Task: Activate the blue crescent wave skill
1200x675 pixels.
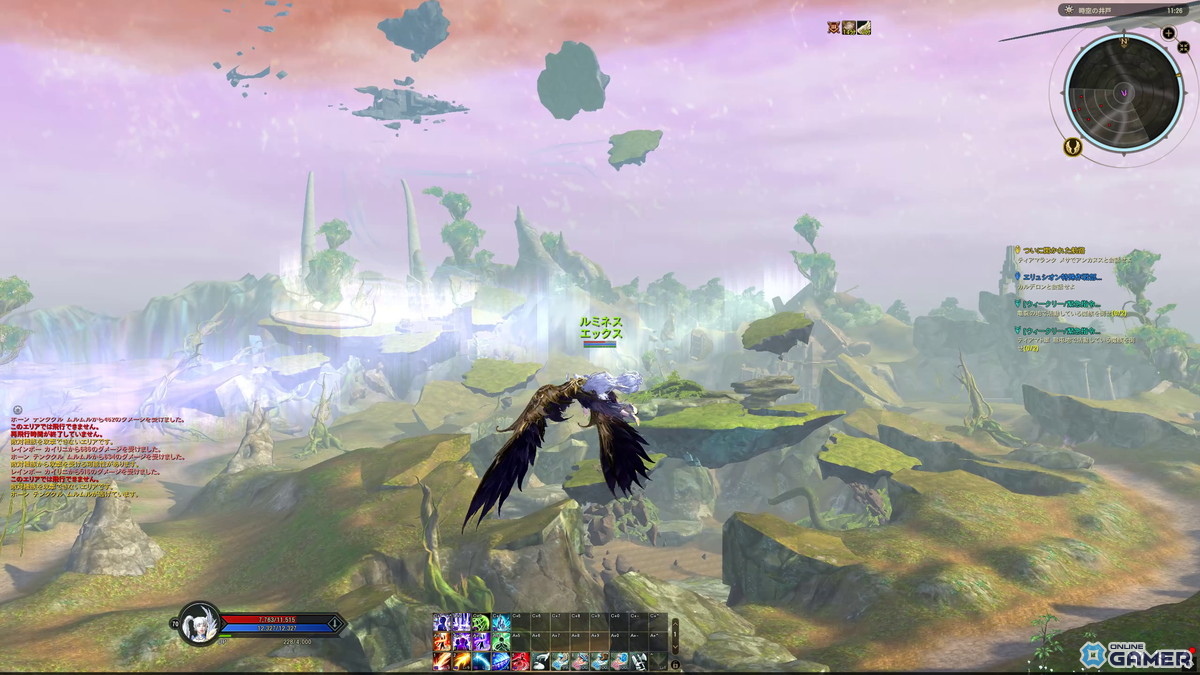Action: (x=481, y=661)
